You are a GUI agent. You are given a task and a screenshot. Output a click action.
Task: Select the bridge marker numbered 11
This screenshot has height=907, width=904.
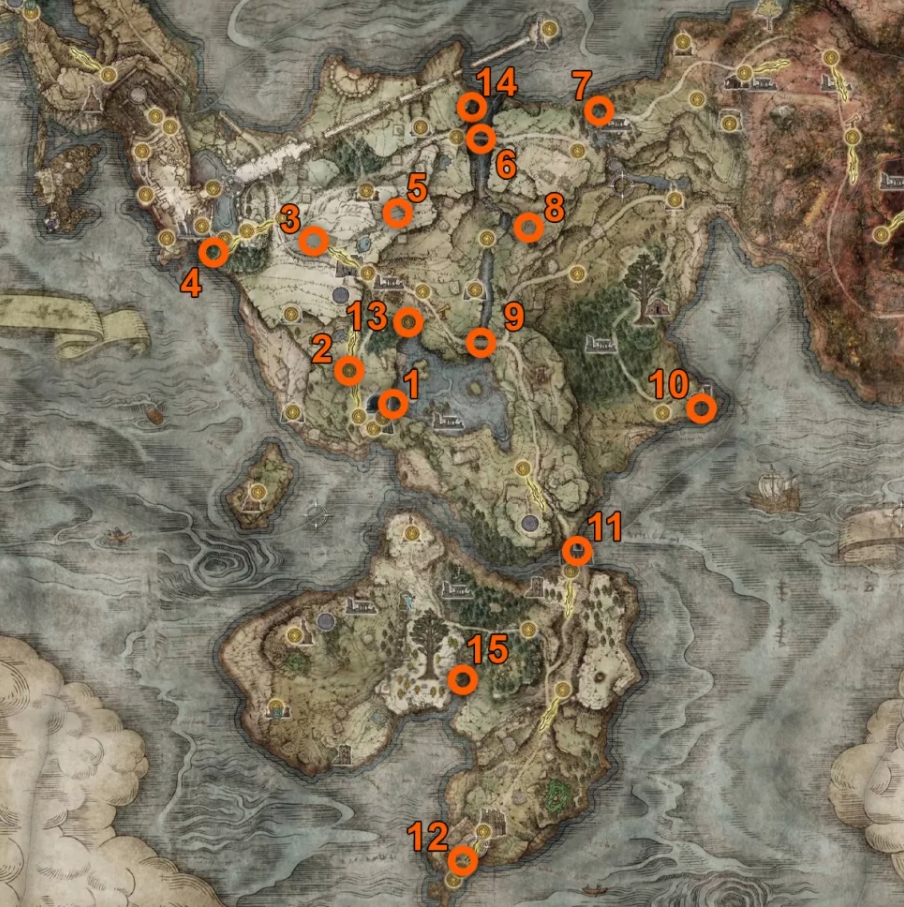(x=577, y=551)
